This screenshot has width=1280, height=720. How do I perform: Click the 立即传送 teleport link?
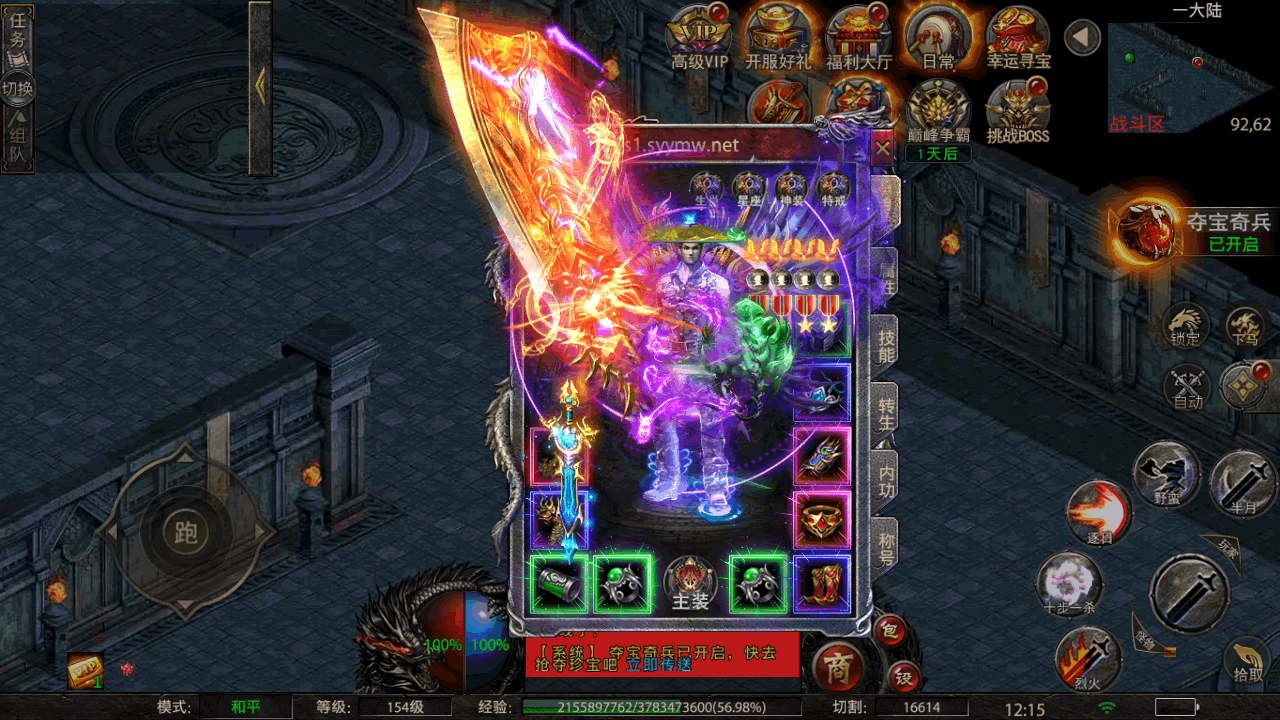click(659, 664)
